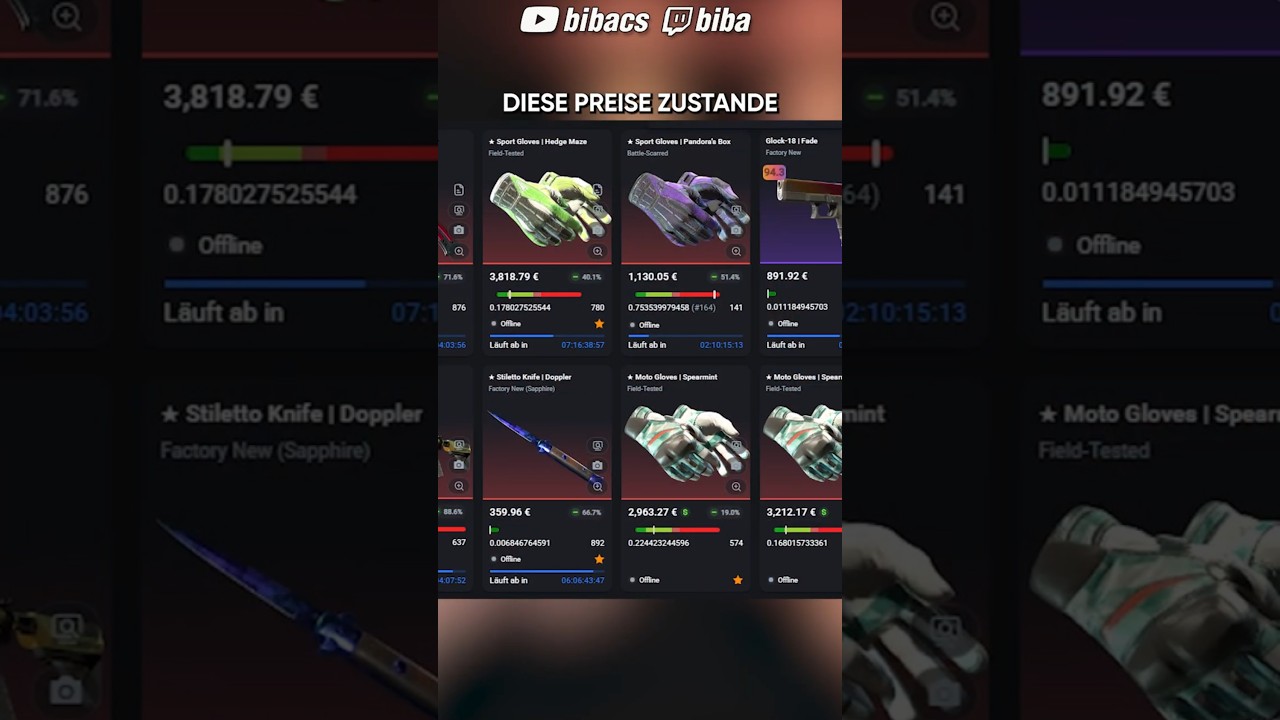
Task: Toggle the favorite star on Stiletto Knife card
Action: coord(599,559)
